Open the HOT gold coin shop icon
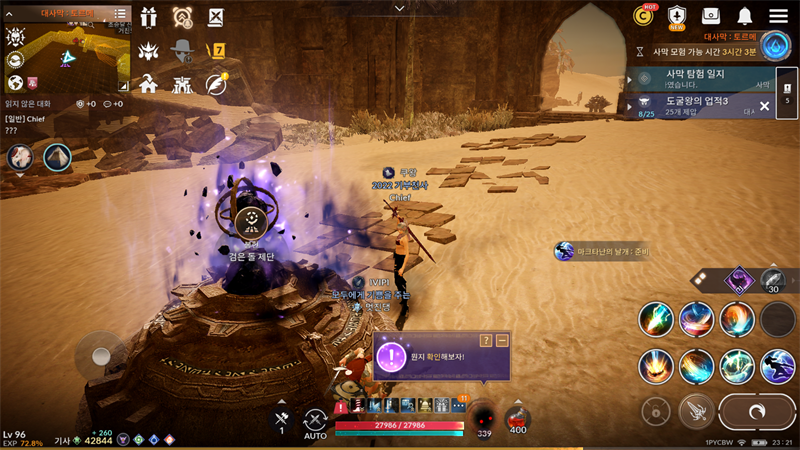The height and width of the screenshot is (450, 800). (x=643, y=16)
